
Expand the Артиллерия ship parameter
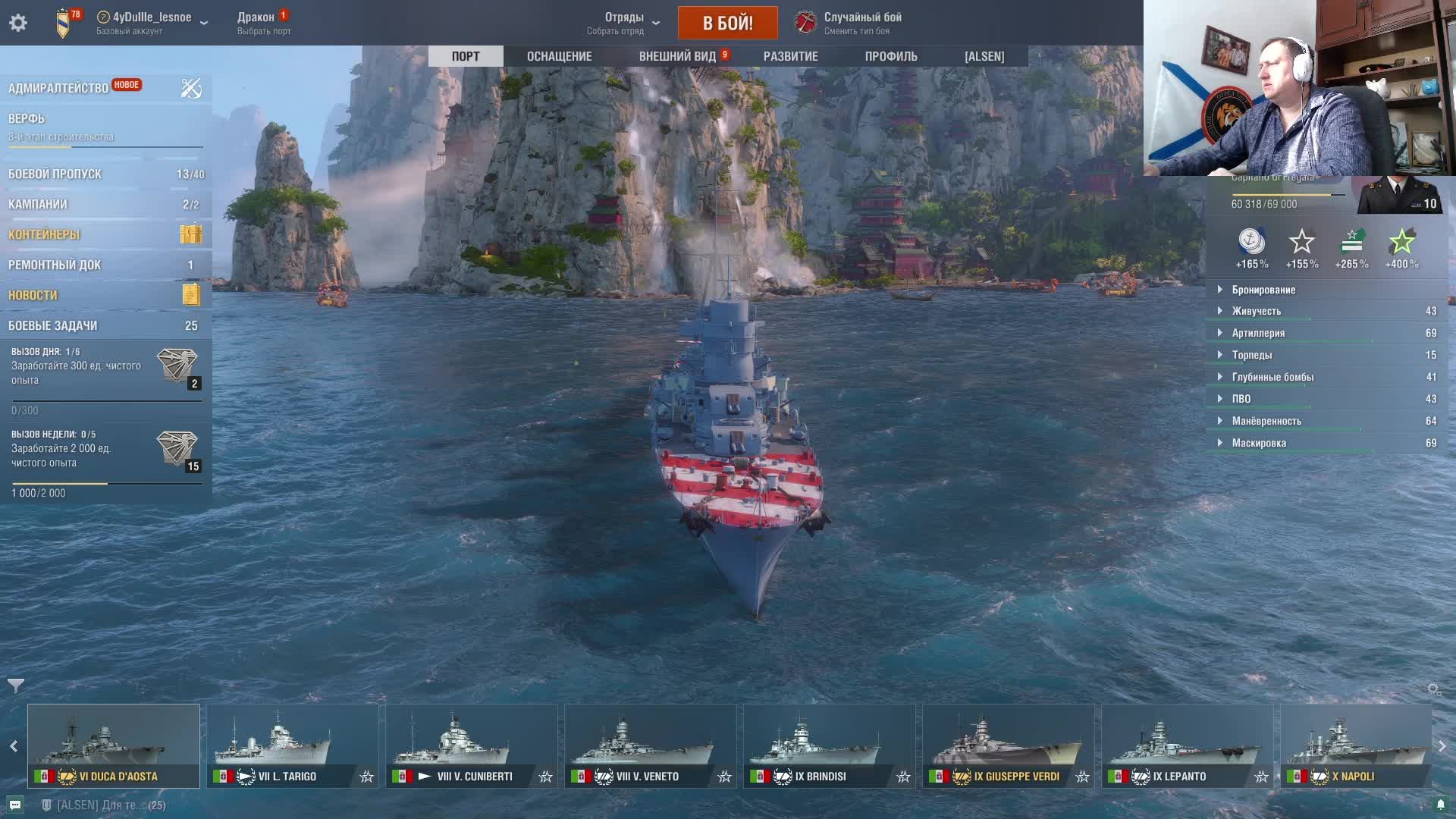pos(1258,333)
